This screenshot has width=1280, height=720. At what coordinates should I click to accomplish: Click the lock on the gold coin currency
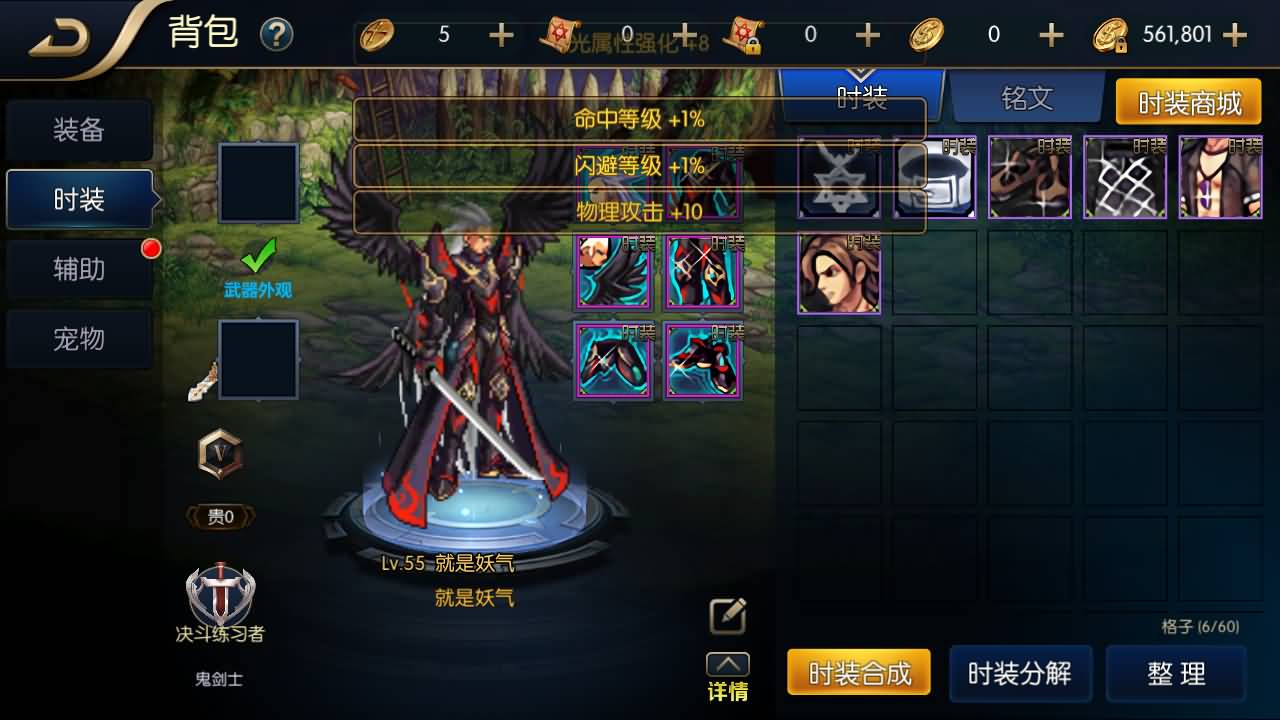tap(1122, 46)
